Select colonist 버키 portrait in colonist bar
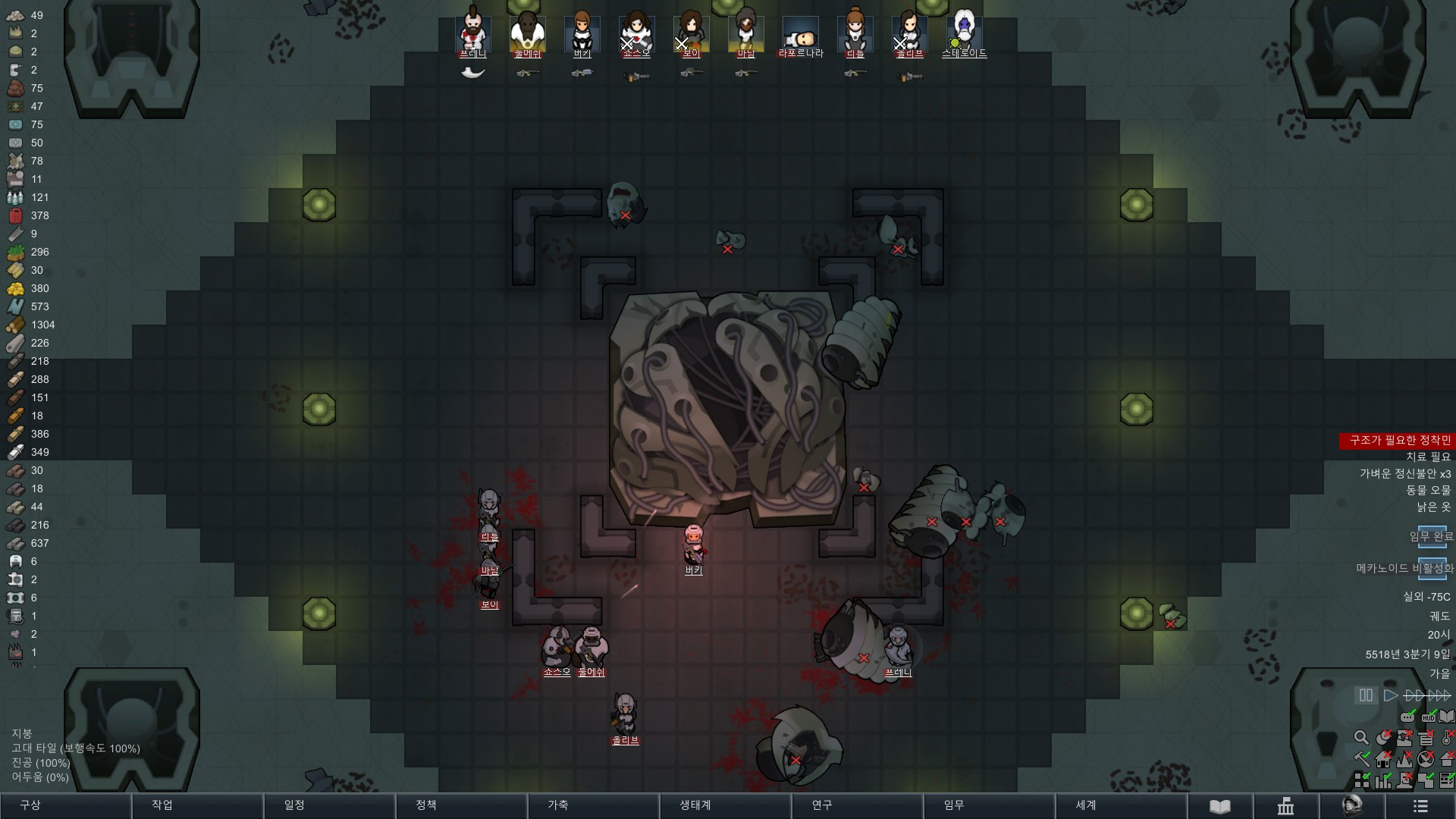The width and height of the screenshot is (1456, 819). tap(582, 34)
